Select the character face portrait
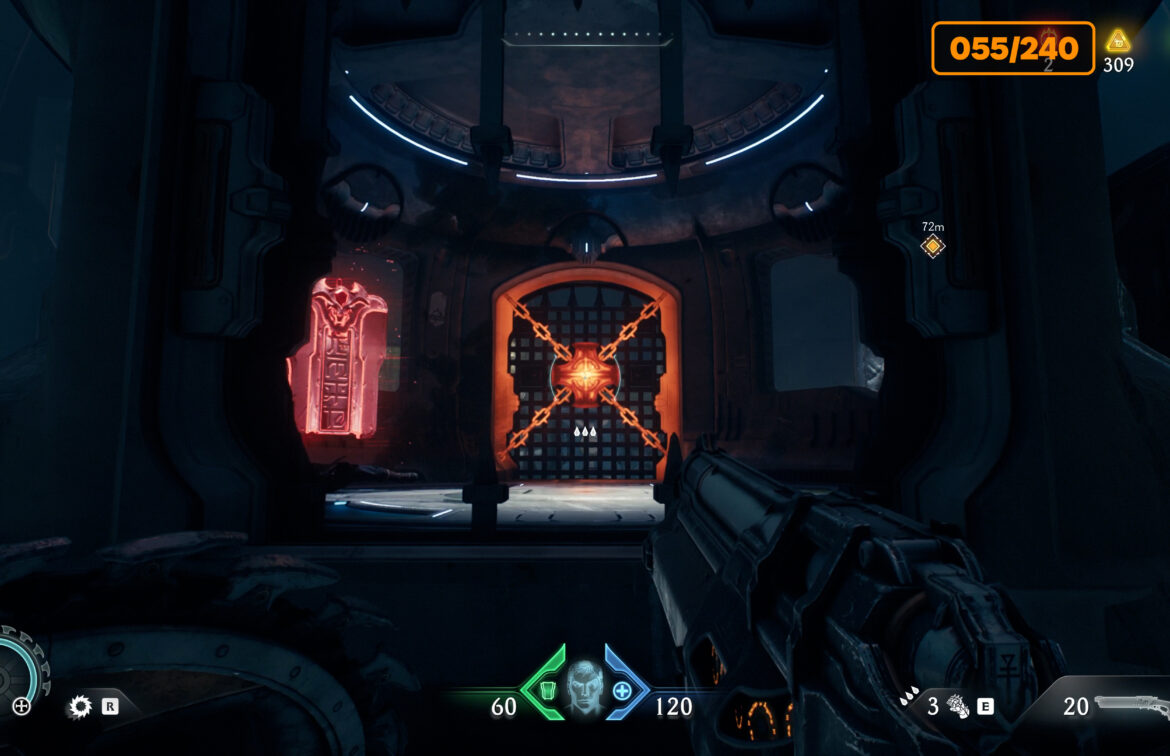The width and height of the screenshot is (1170, 756). coord(584,686)
